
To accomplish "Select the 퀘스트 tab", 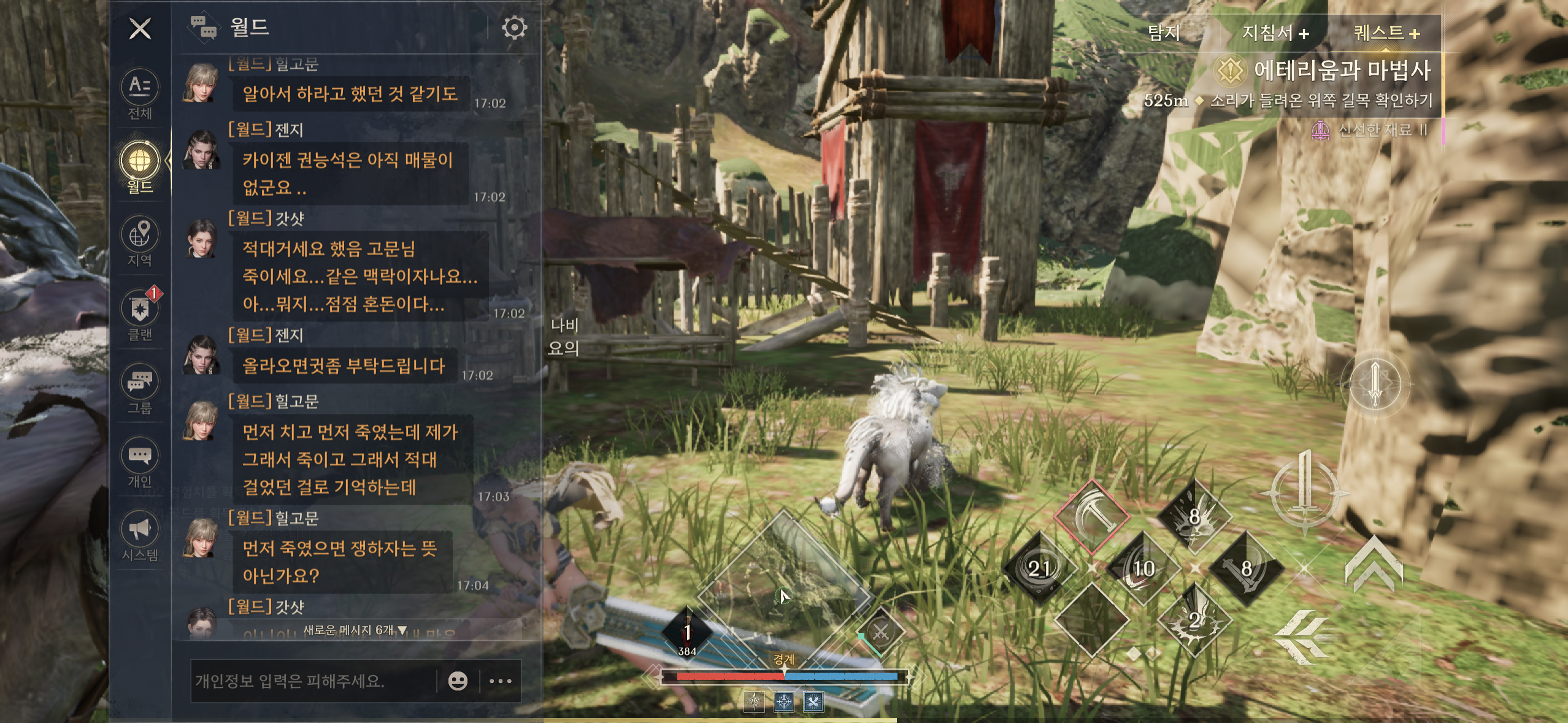I will [x=1386, y=33].
